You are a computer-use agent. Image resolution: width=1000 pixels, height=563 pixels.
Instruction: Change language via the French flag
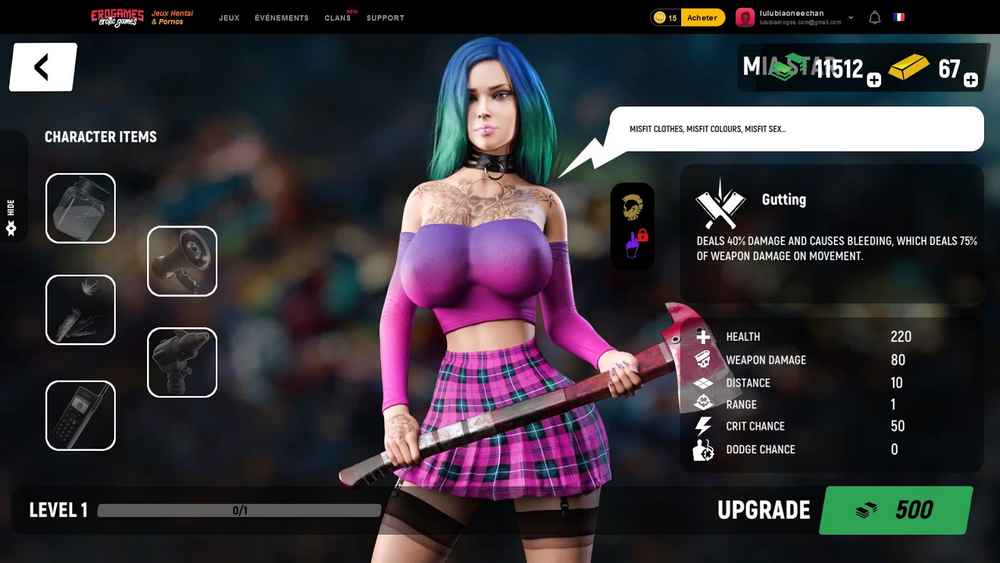tap(899, 18)
